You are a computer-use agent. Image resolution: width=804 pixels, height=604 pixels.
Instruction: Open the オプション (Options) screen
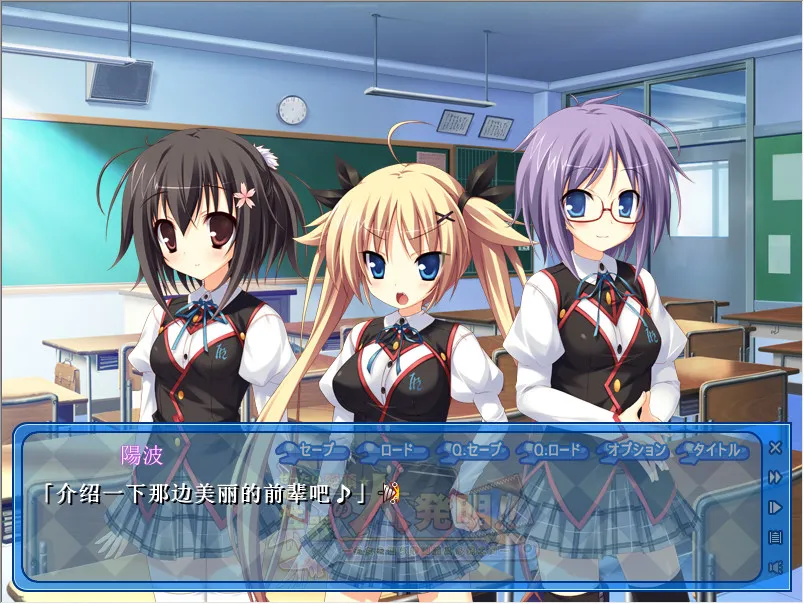coord(635,450)
